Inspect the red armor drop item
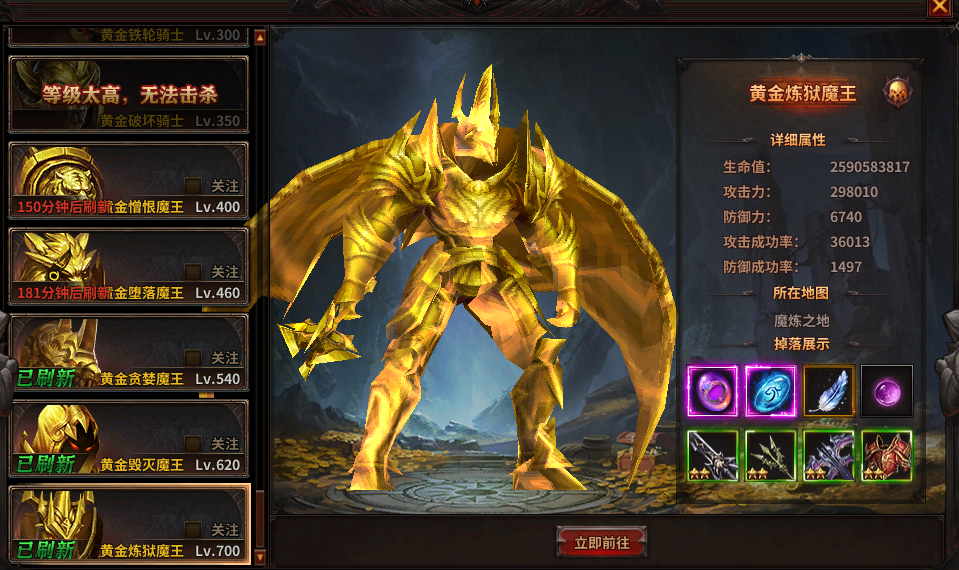This screenshot has height=570, width=959. click(886, 455)
